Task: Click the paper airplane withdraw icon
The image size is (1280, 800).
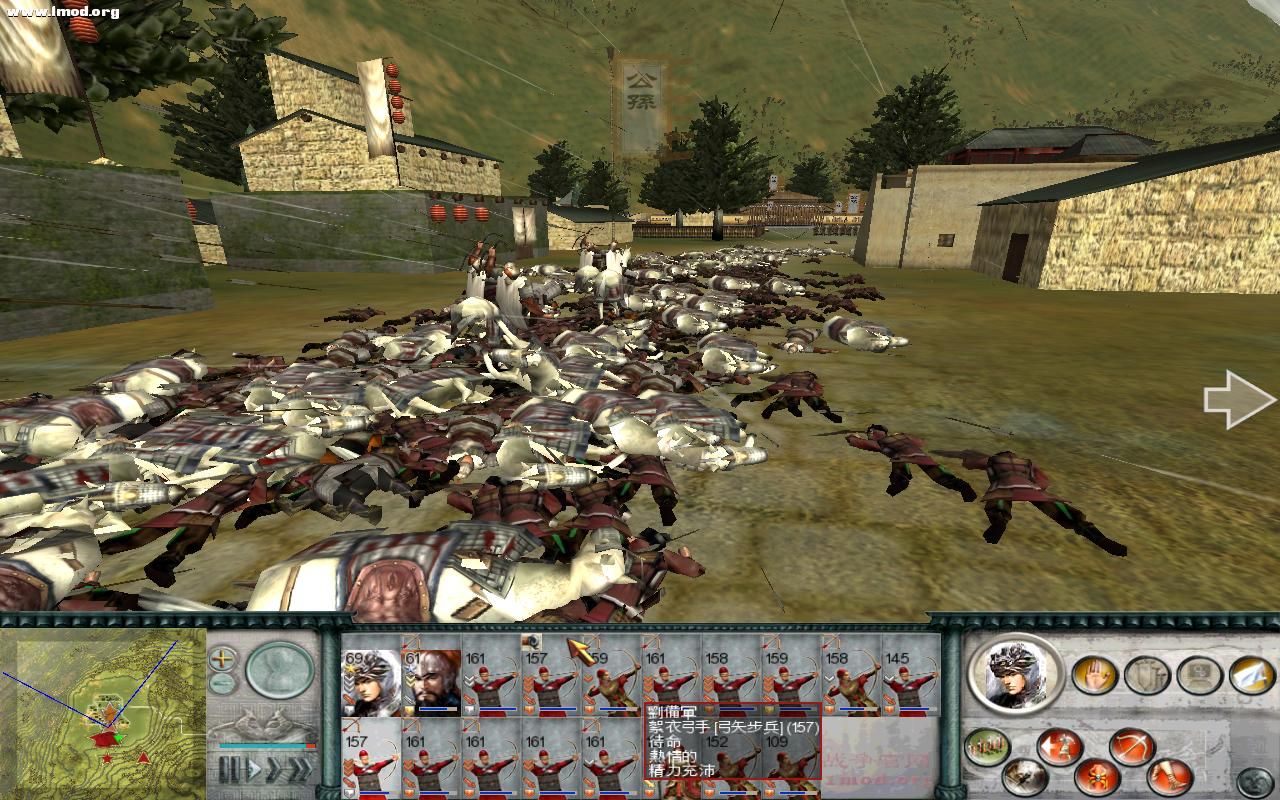Action: click(1248, 676)
